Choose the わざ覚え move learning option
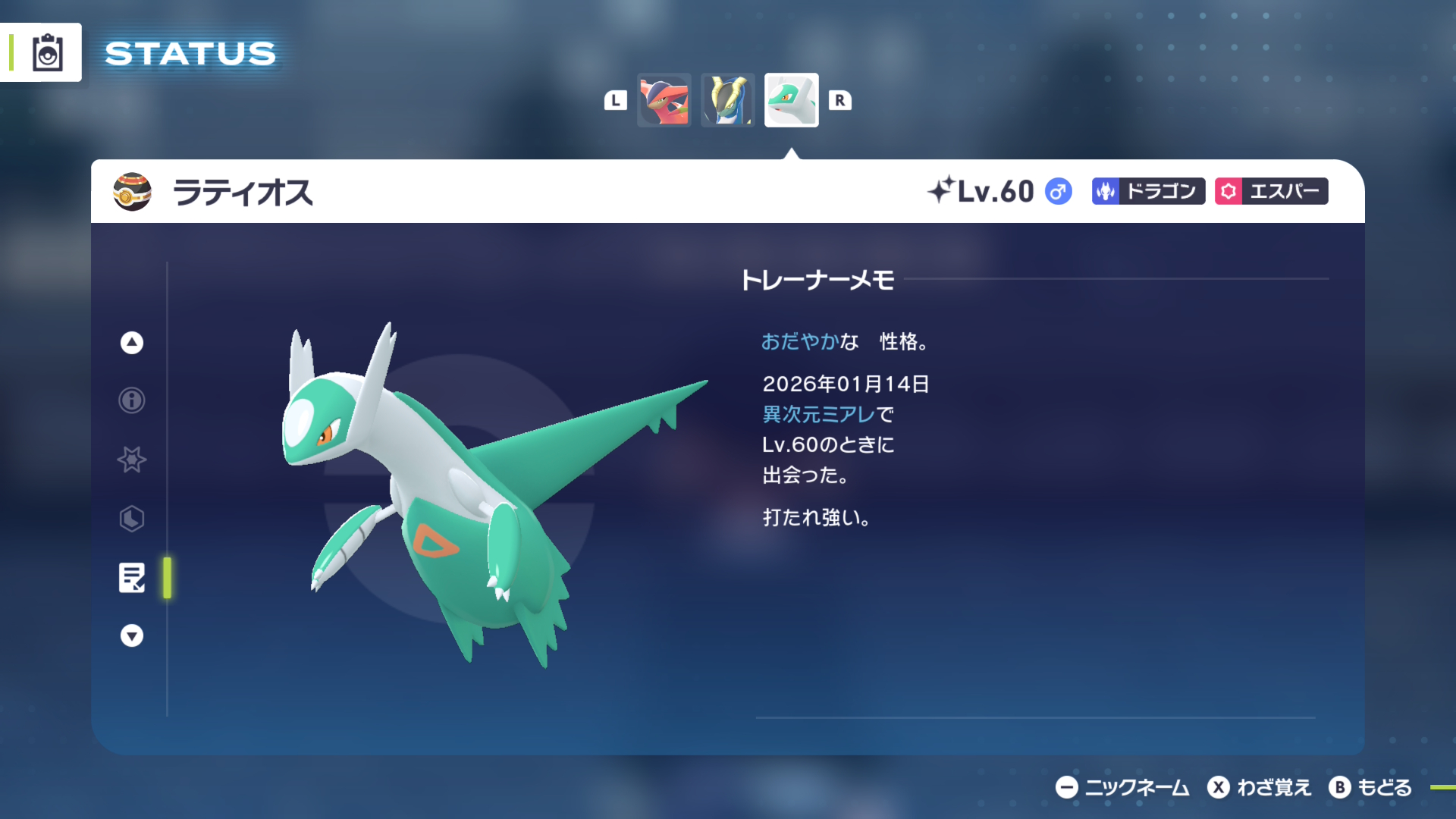The height and width of the screenshot is (819, 1456). click(x=1260, y=788)
